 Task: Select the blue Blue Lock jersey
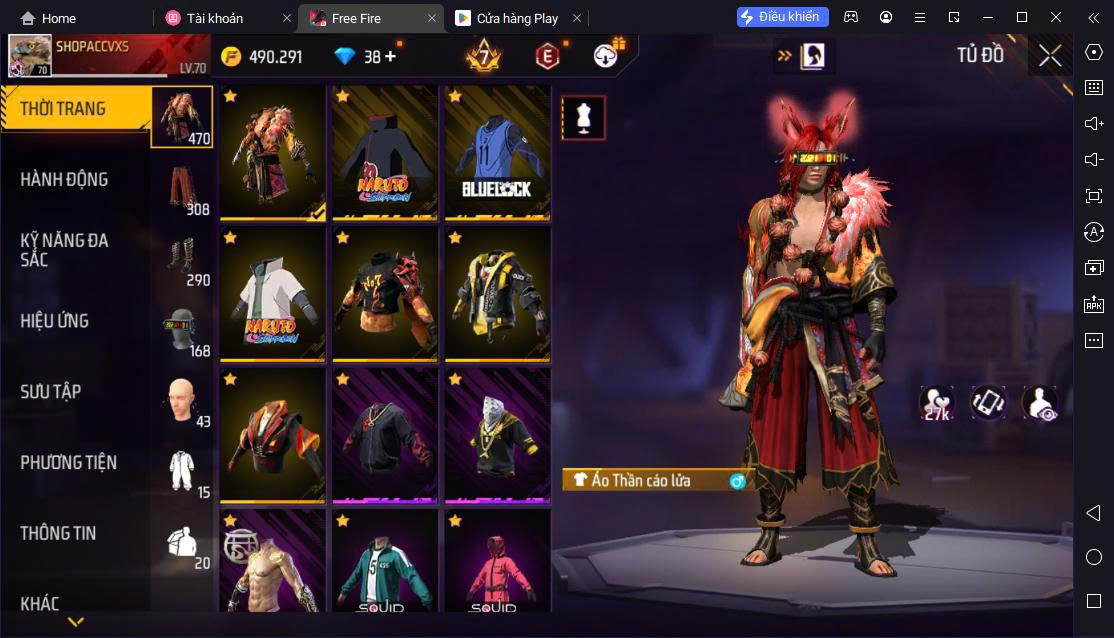(497, 152)
